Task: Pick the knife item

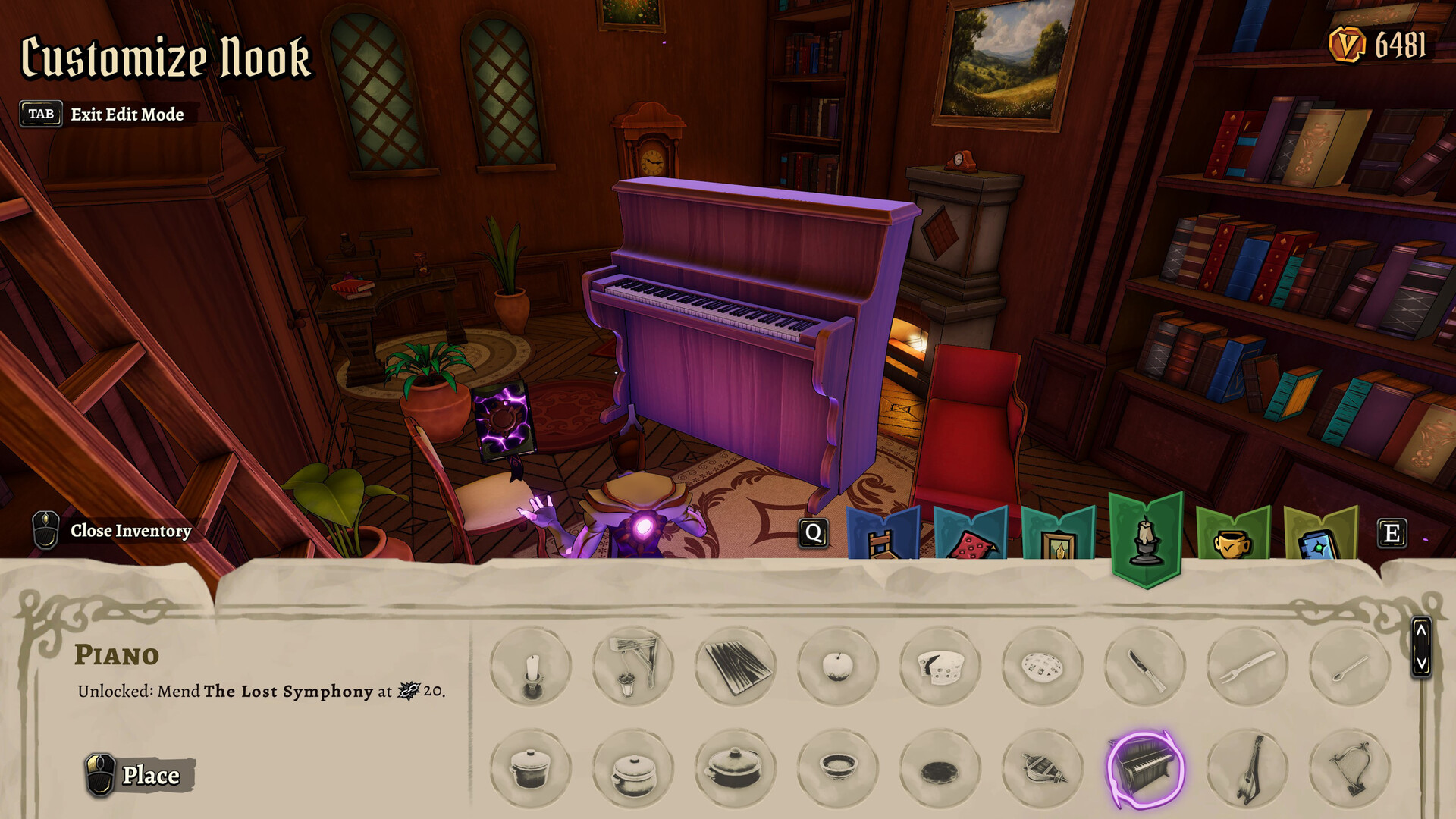Action: 1145,667
